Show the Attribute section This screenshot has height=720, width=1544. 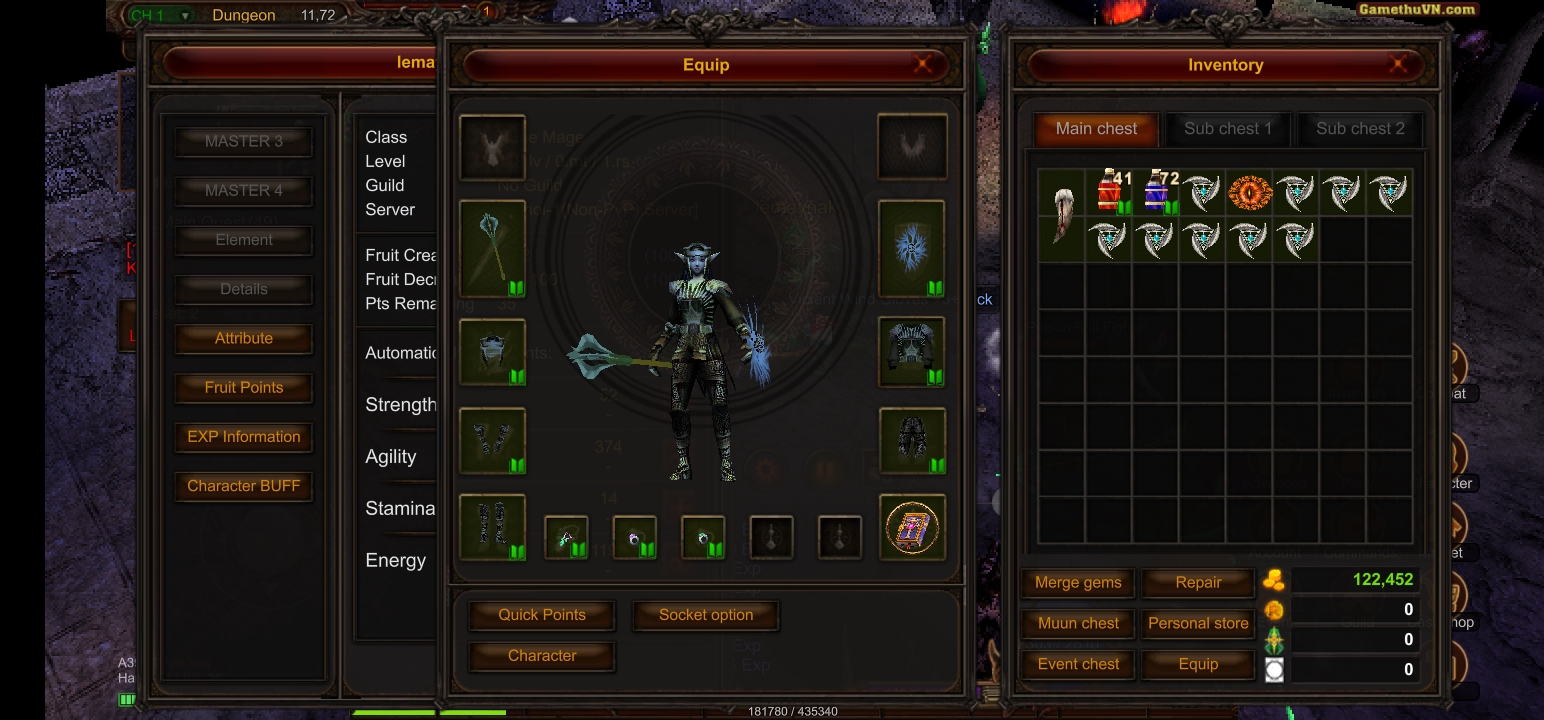[244, 338]
